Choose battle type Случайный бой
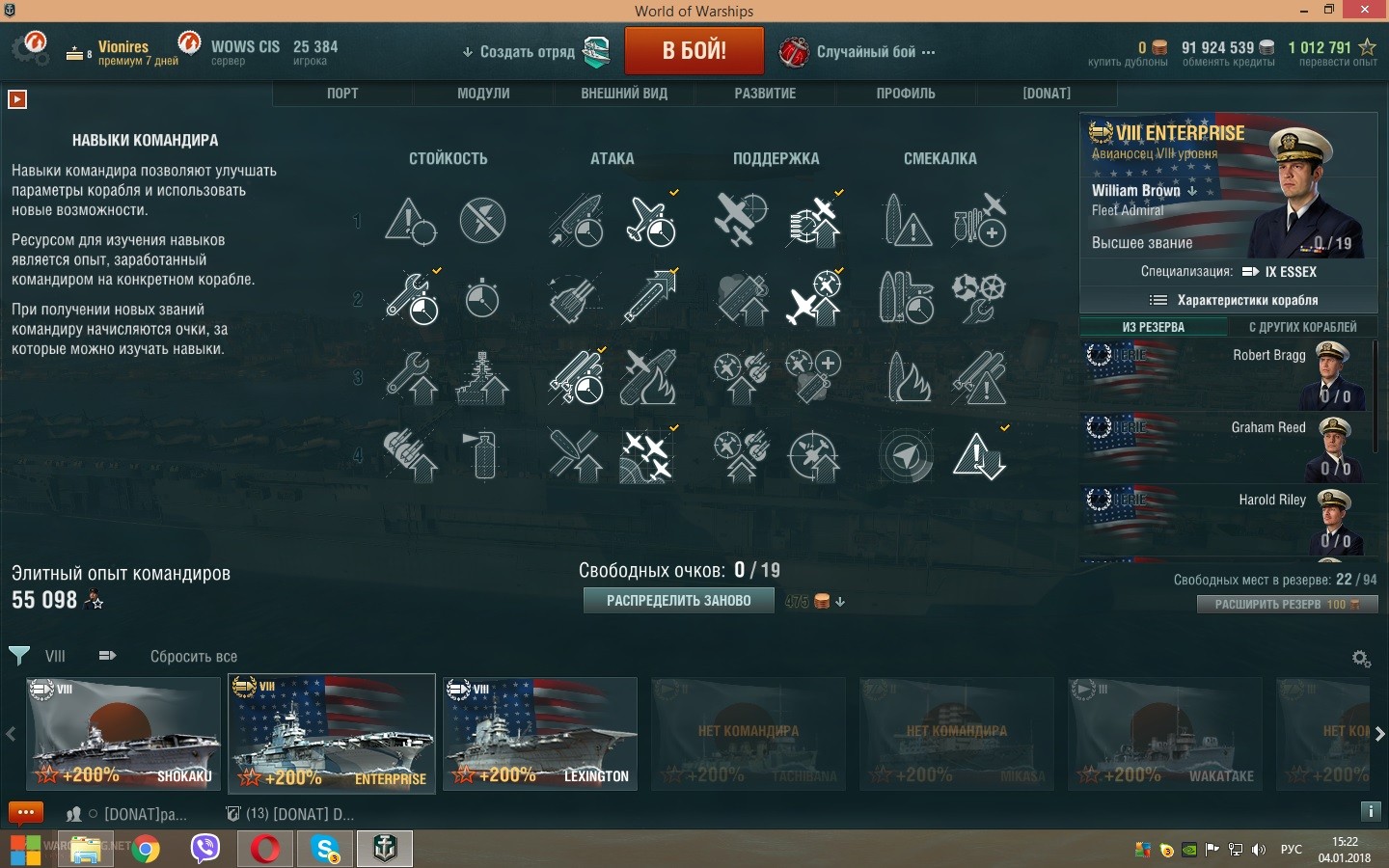The image size is (1389, 868). (x=865, y=52)
